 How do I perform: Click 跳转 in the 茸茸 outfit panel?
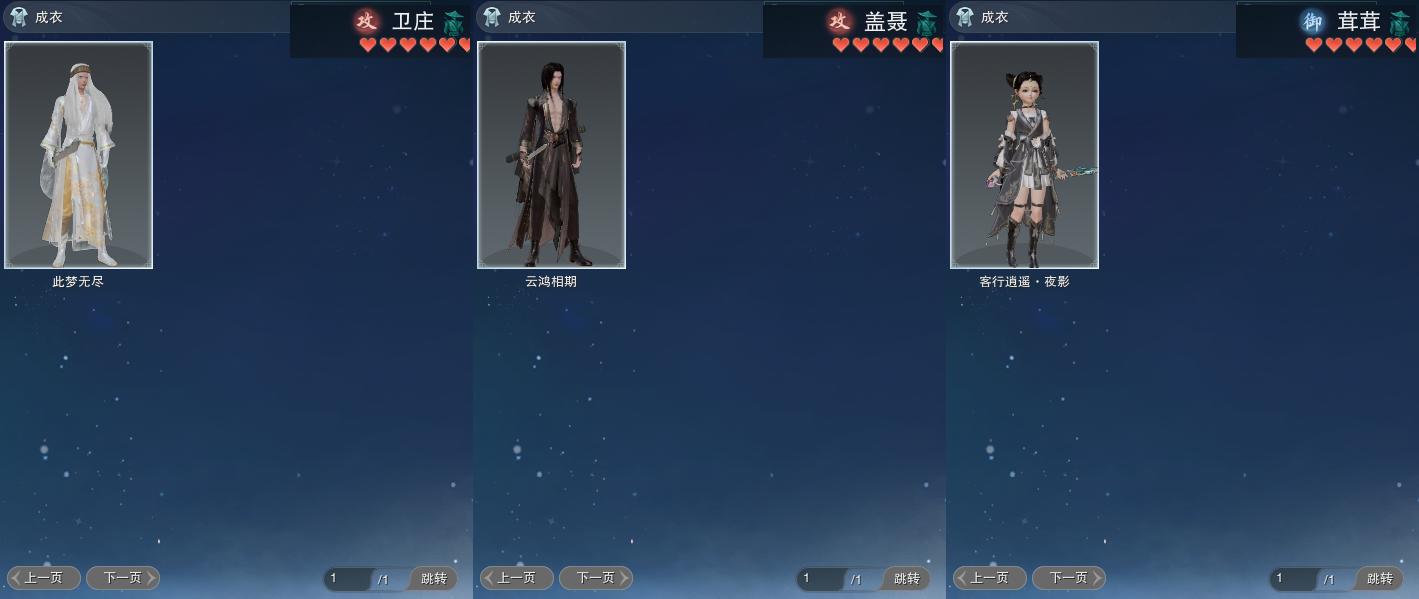pyautogui.click(x=1380, y=579)
